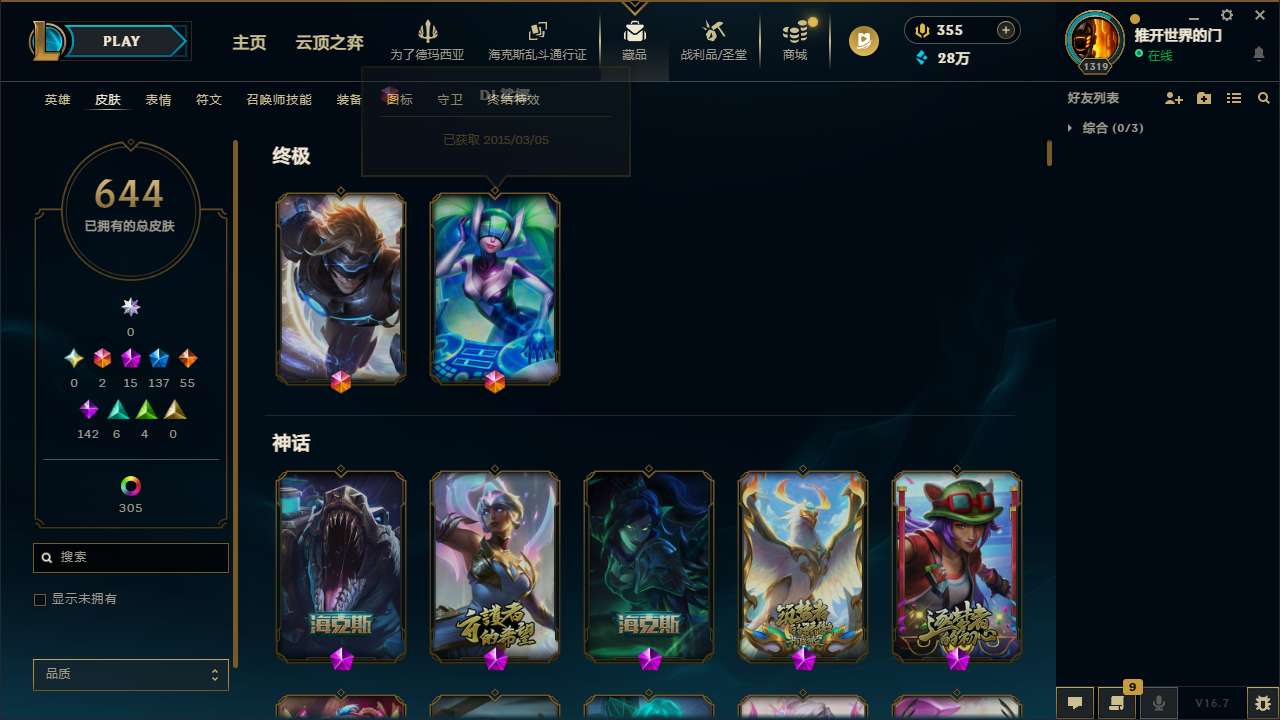Open the chat conversations icon at bottom right
Viewport: 1280px width, 720px height.
click(x=1074, y=703)
